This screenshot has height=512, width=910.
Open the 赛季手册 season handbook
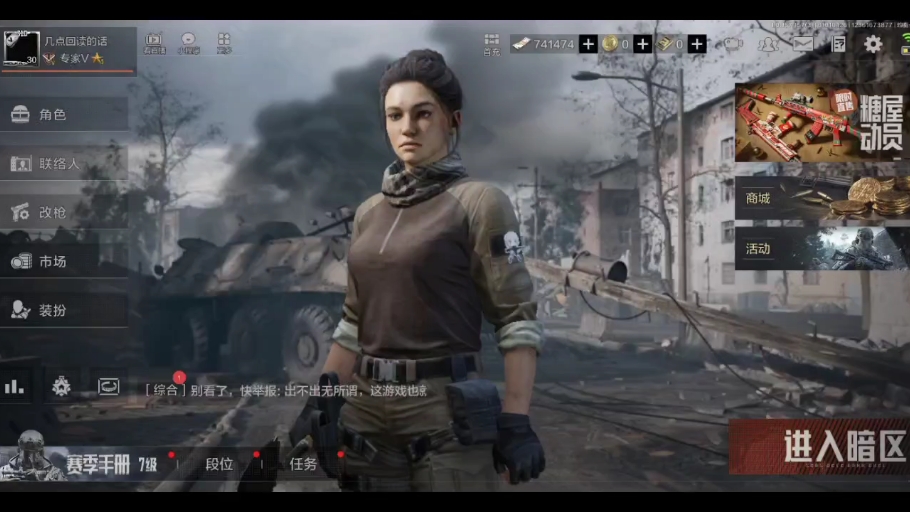(80, 464)
